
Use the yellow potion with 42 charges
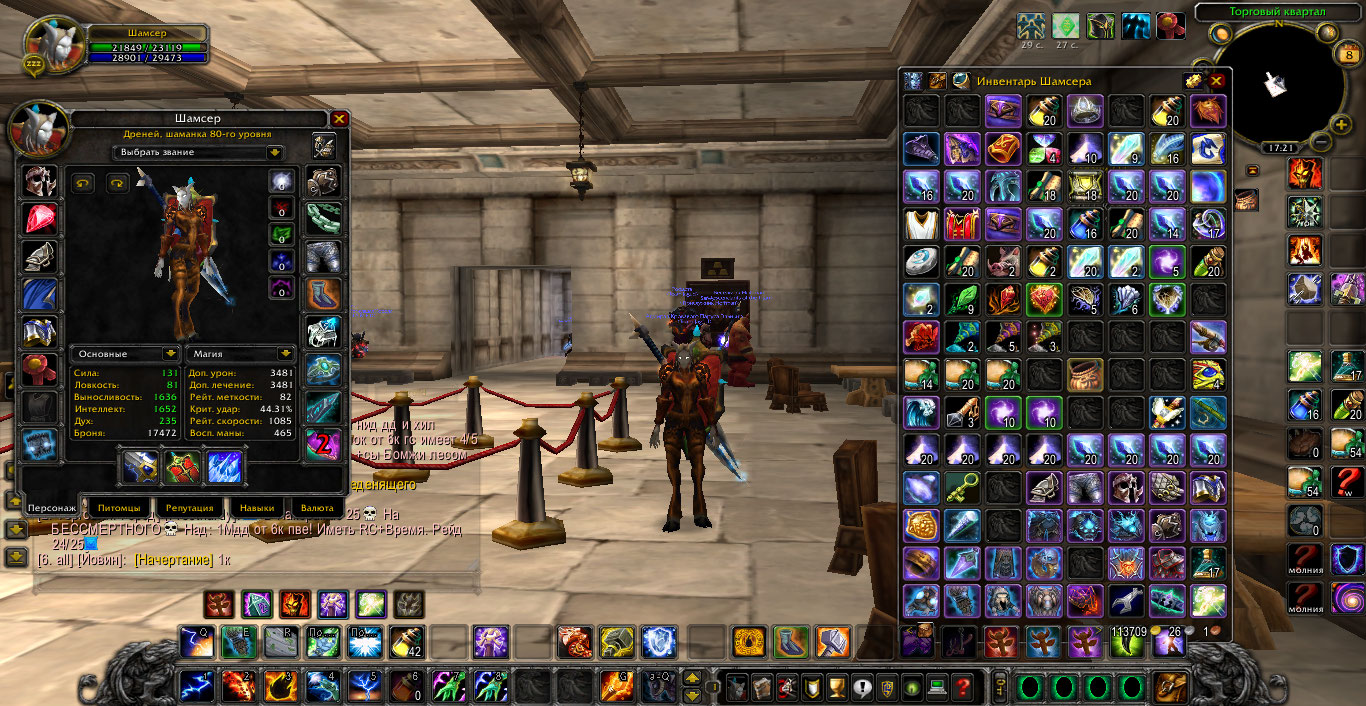click(406, 640)
